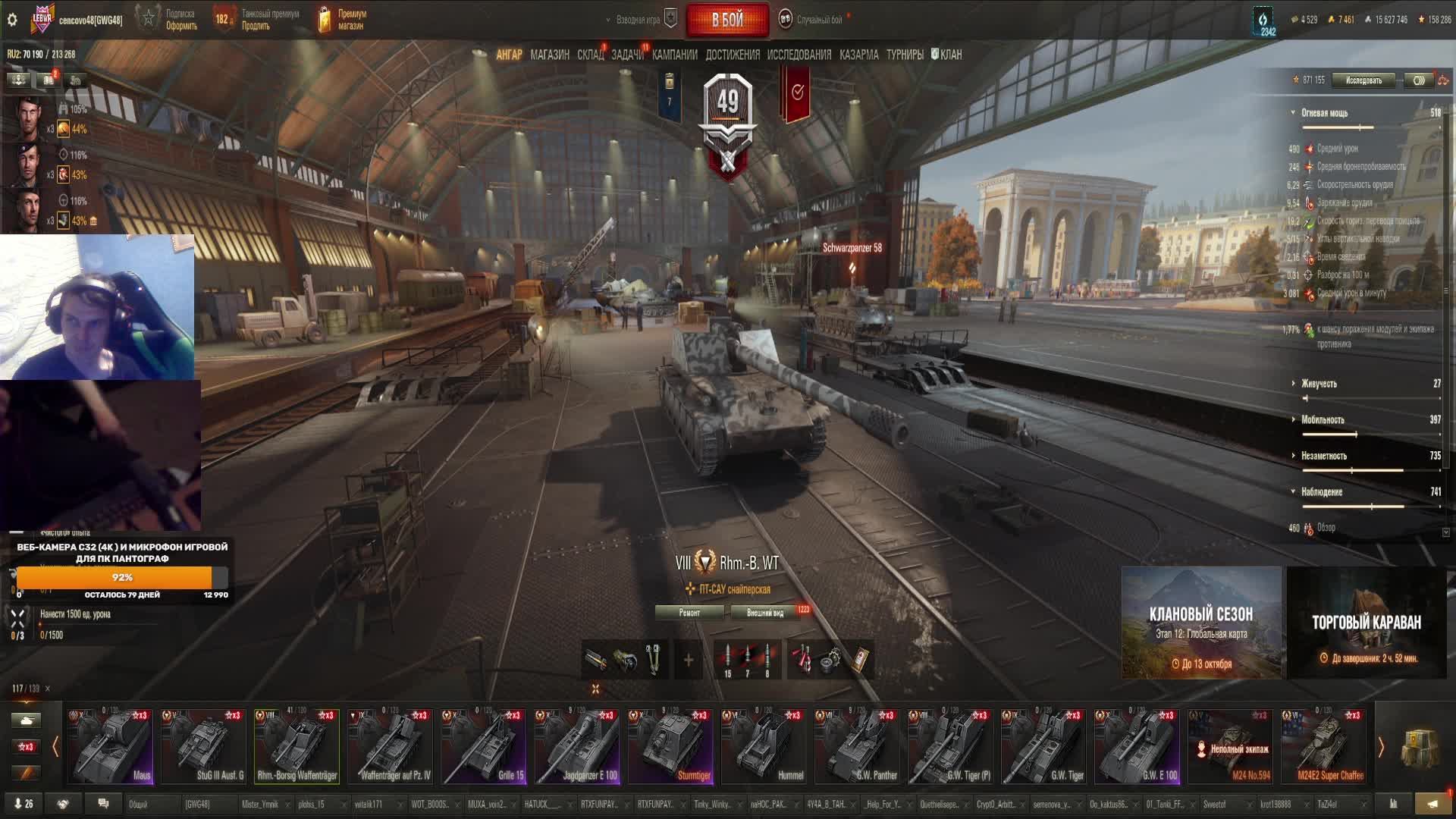Switch to the КАЗАРМА tab
Screen dimensions: 1456x819
858,55
